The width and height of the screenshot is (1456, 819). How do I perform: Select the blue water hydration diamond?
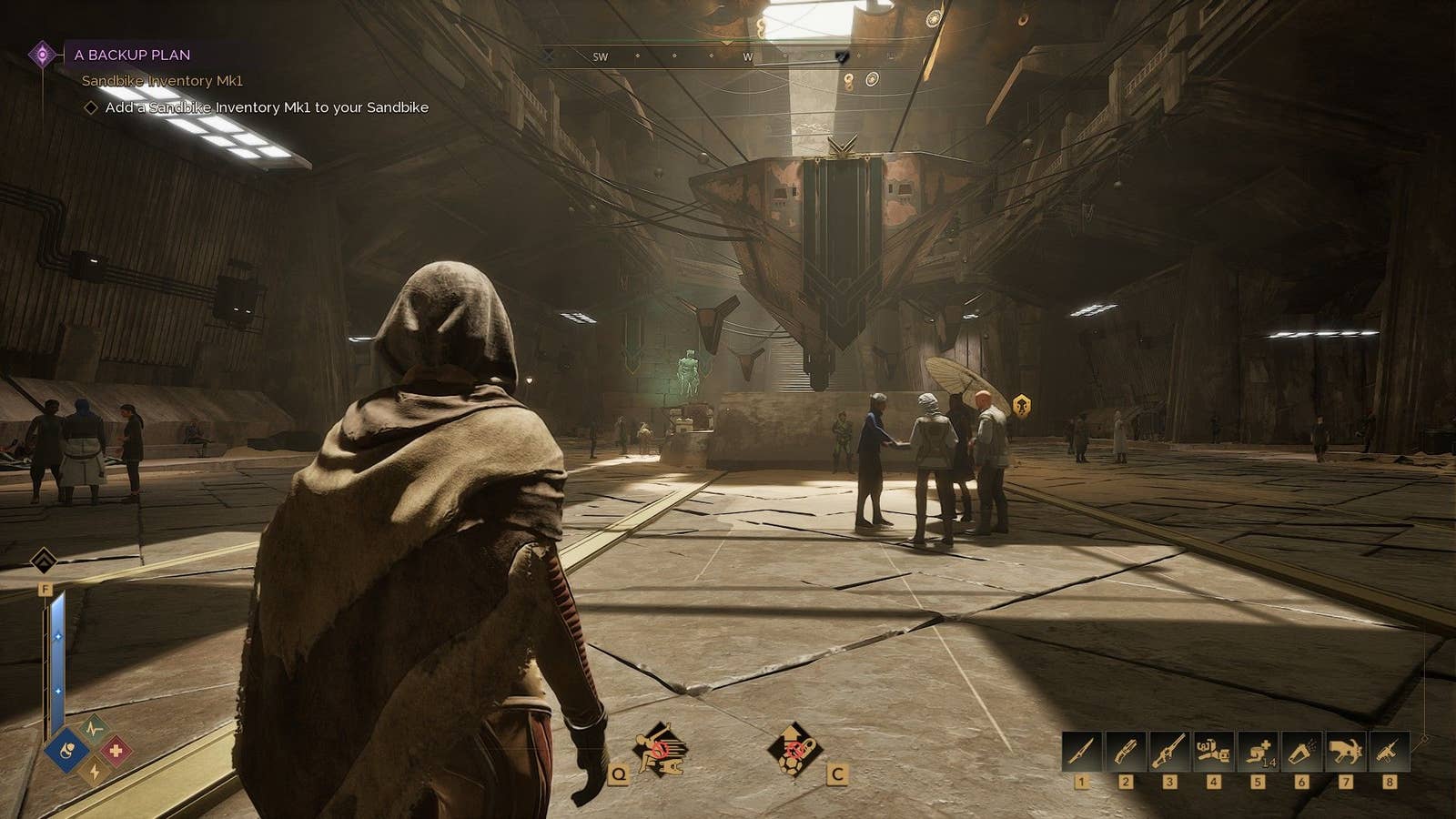[67, 751]
